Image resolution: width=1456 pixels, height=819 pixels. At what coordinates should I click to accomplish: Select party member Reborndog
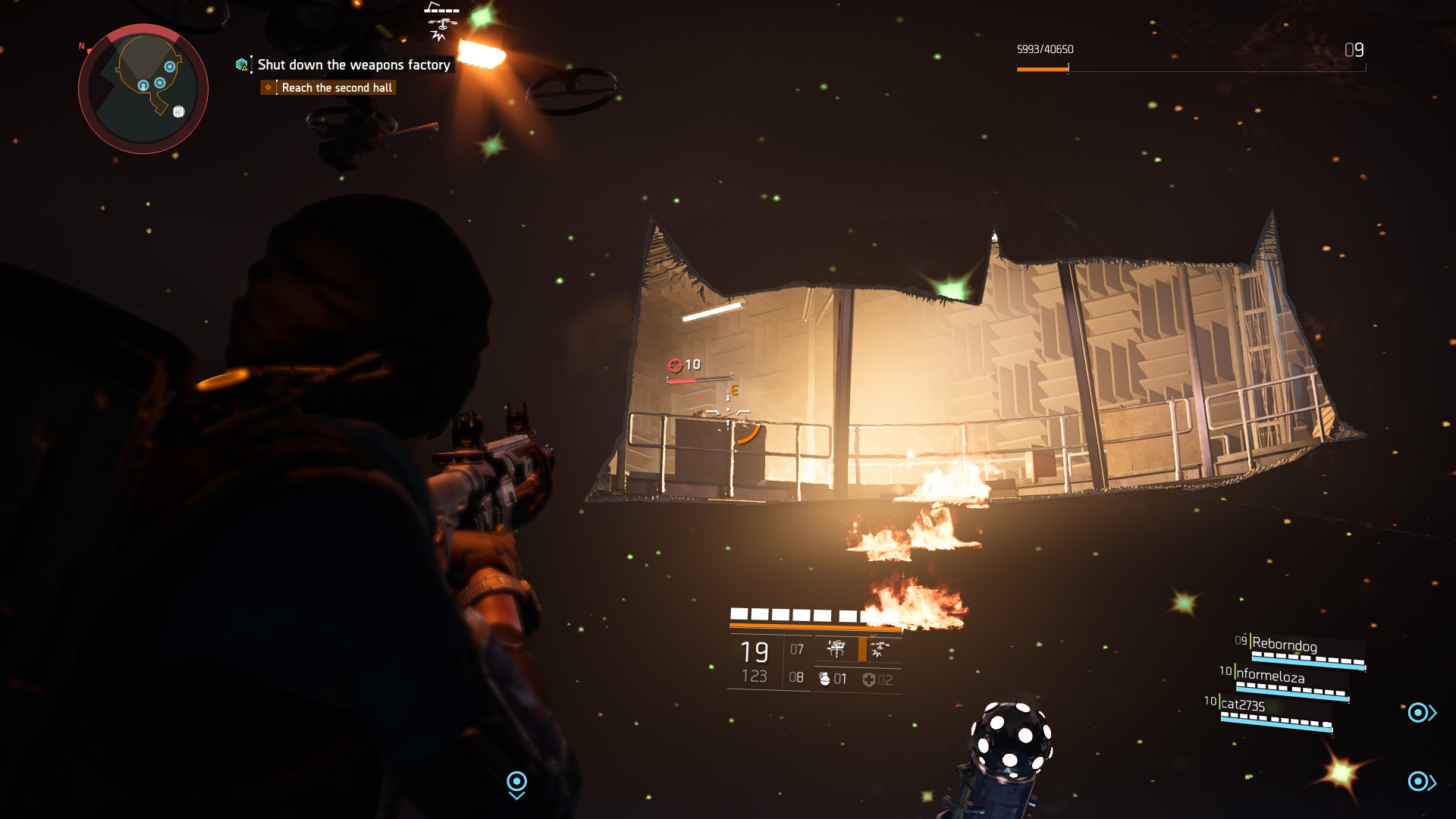tap(1284, 645)
